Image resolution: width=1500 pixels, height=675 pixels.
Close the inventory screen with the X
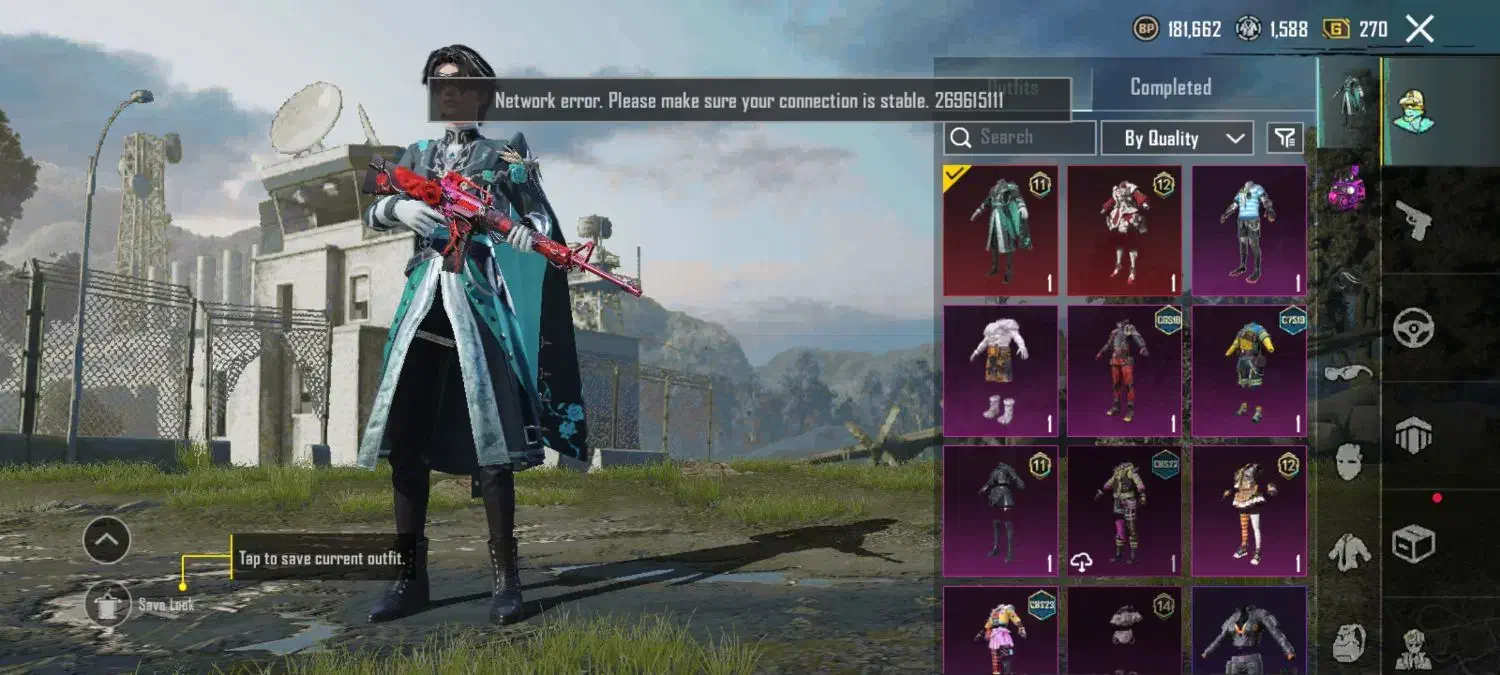point(1419,29)
